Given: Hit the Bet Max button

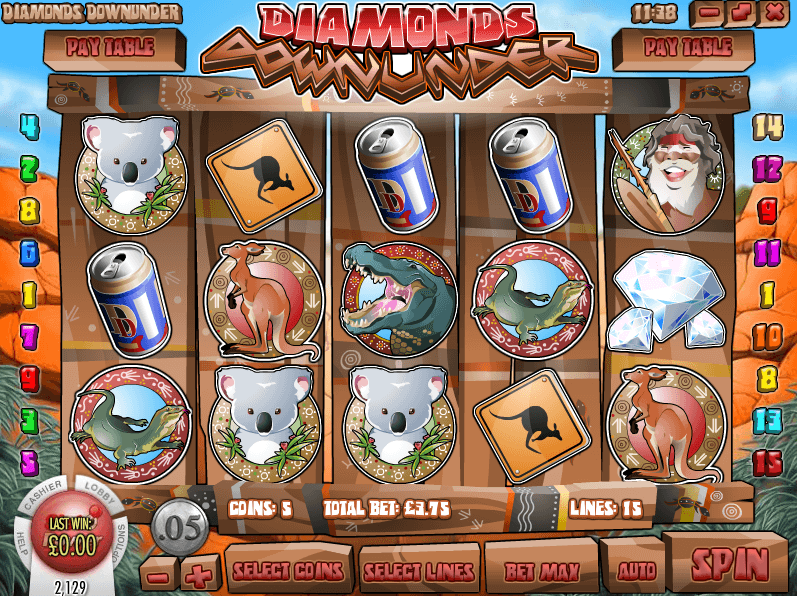Looking at the screenshot, I should tap(541, 570).
